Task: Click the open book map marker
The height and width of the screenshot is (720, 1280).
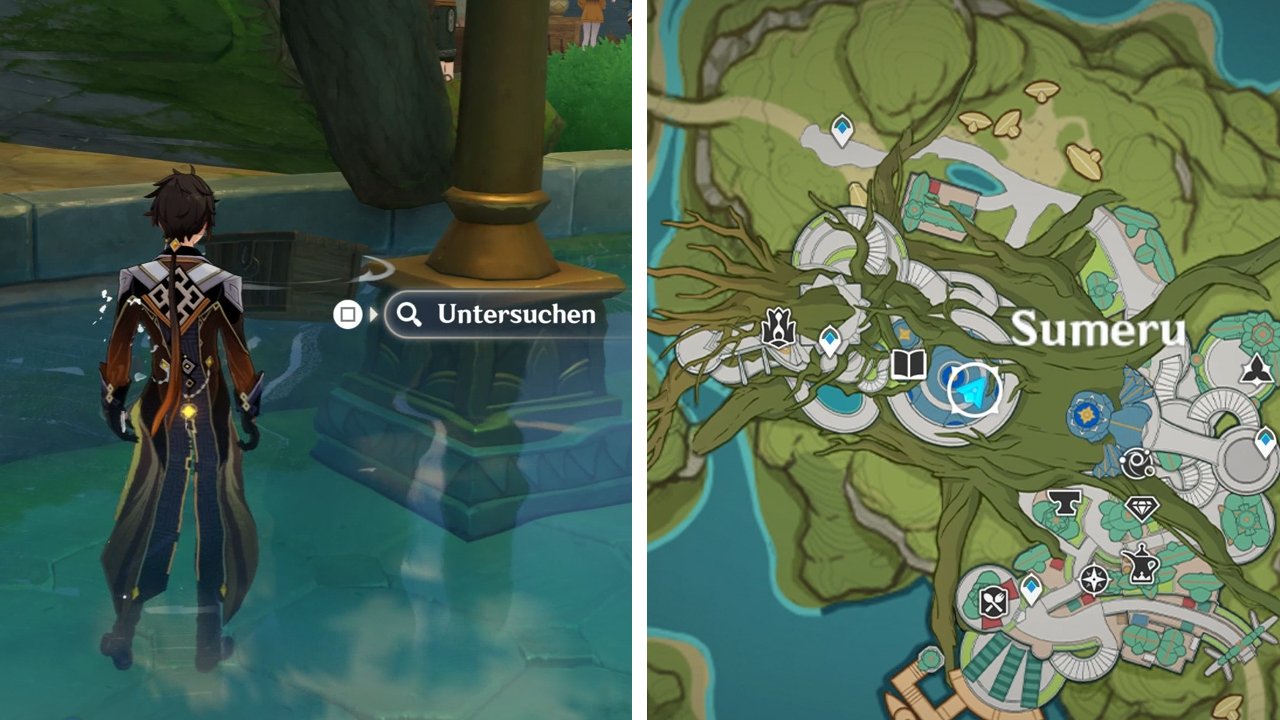Action: tap(908, 365)
